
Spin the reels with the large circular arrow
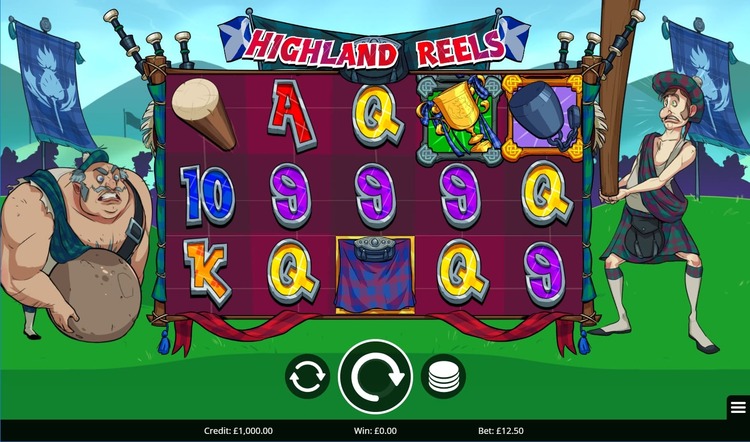376,377
